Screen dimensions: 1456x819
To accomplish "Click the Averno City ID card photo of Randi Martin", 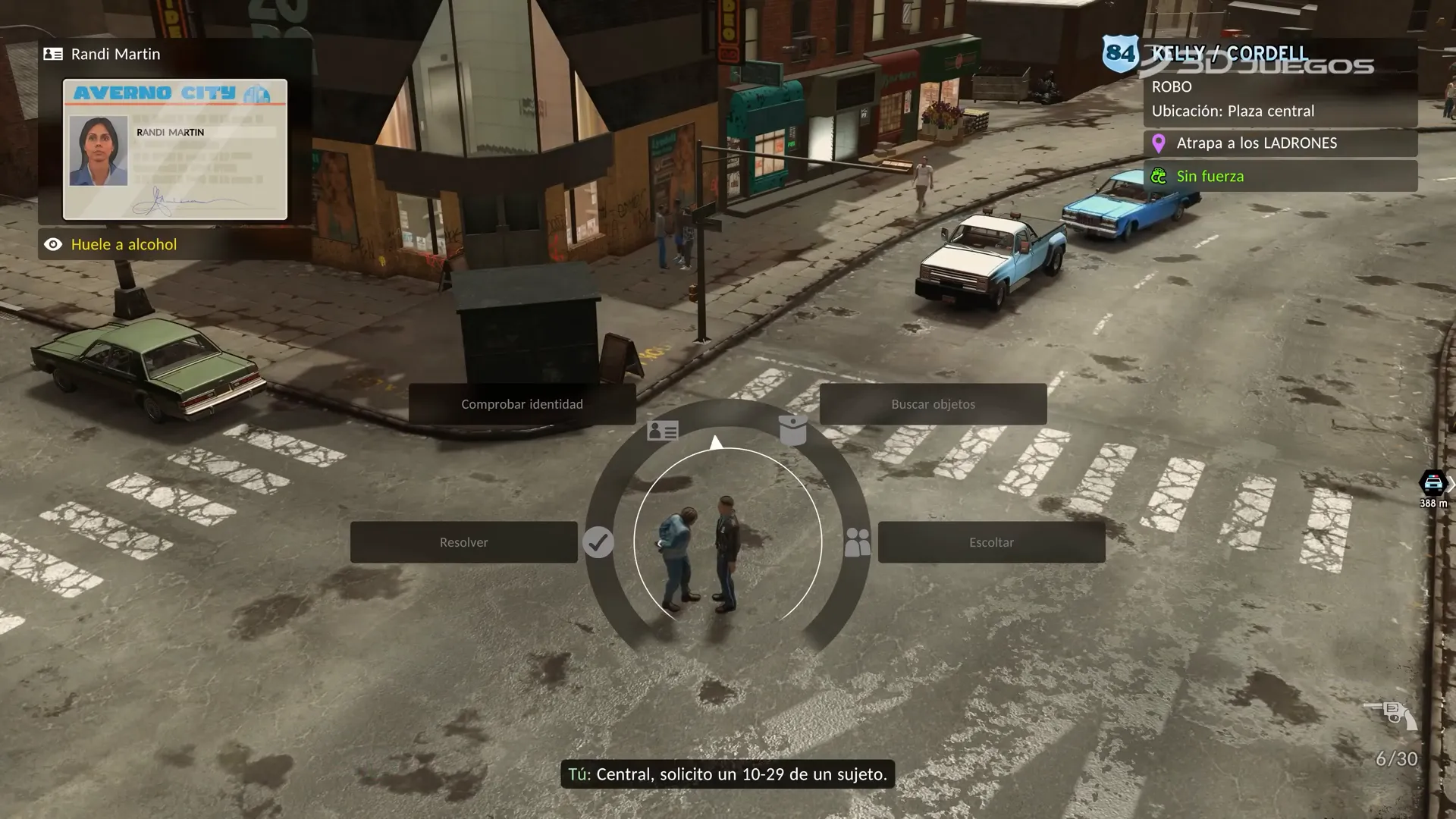I will (98, 149).
